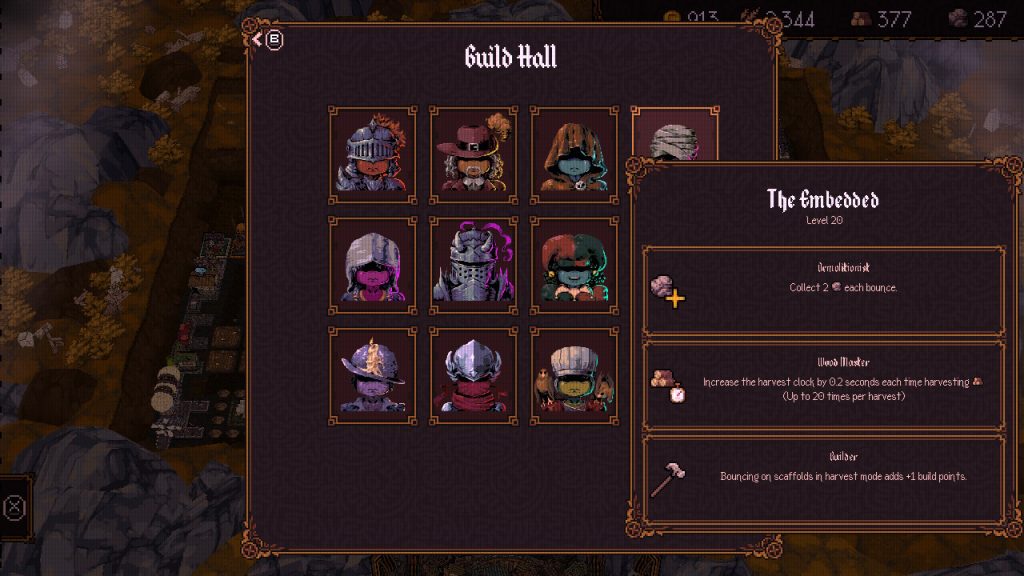Choose the grey hood pink-faced character
1024x576 pixels.
373,265
